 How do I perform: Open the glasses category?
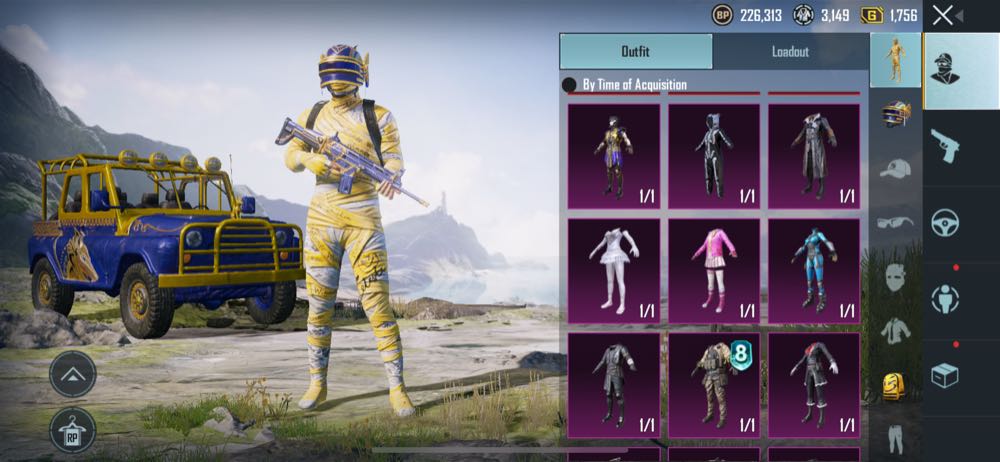coord(895,222)
